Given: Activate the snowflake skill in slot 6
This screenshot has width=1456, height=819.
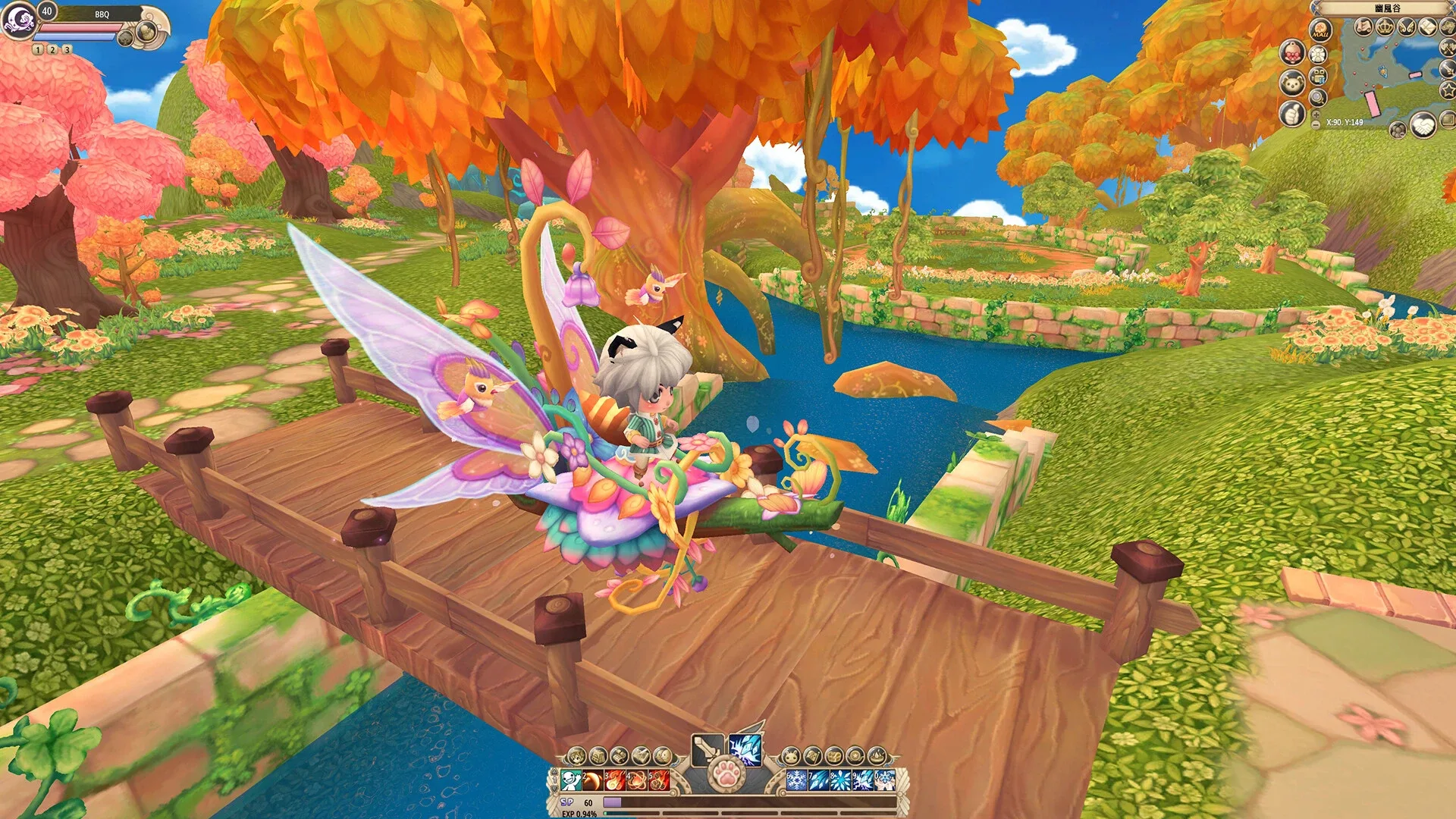Looking at the screenshot, I should pos(797,780).
